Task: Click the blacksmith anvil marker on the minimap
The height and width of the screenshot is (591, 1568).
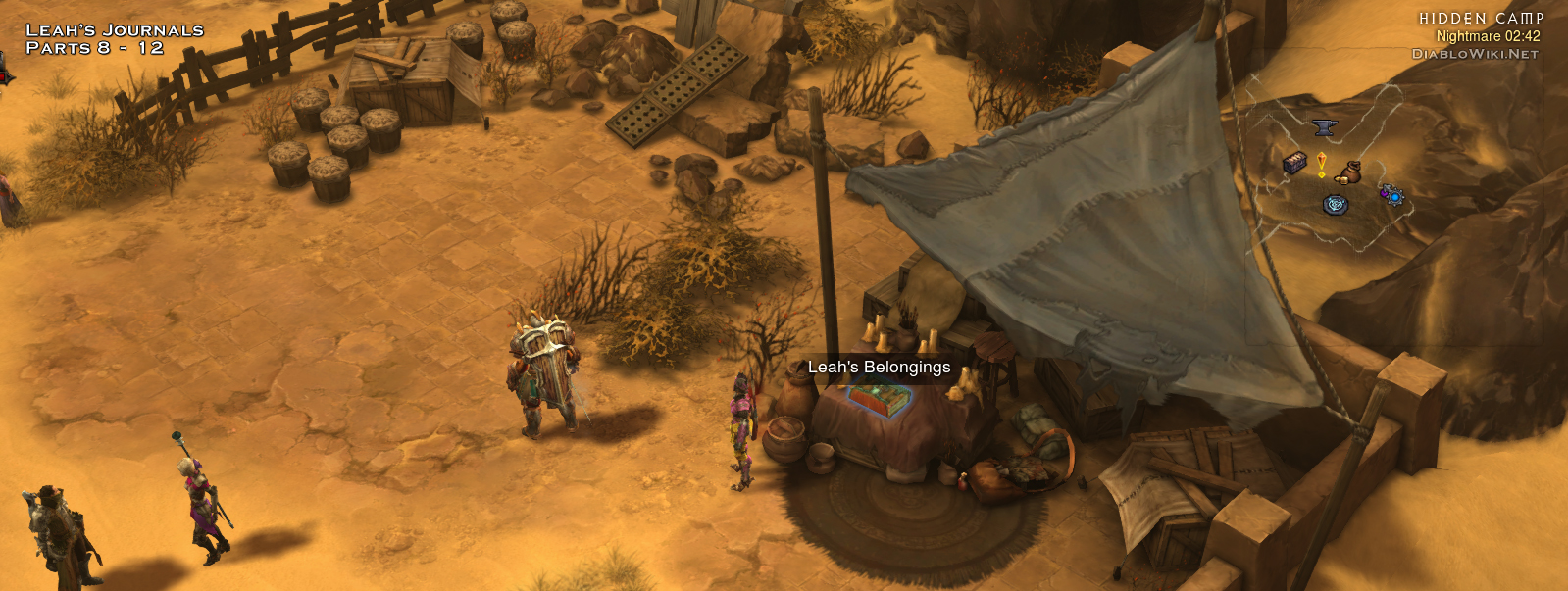Action: pyautogui.click(x=1324, y=126)
